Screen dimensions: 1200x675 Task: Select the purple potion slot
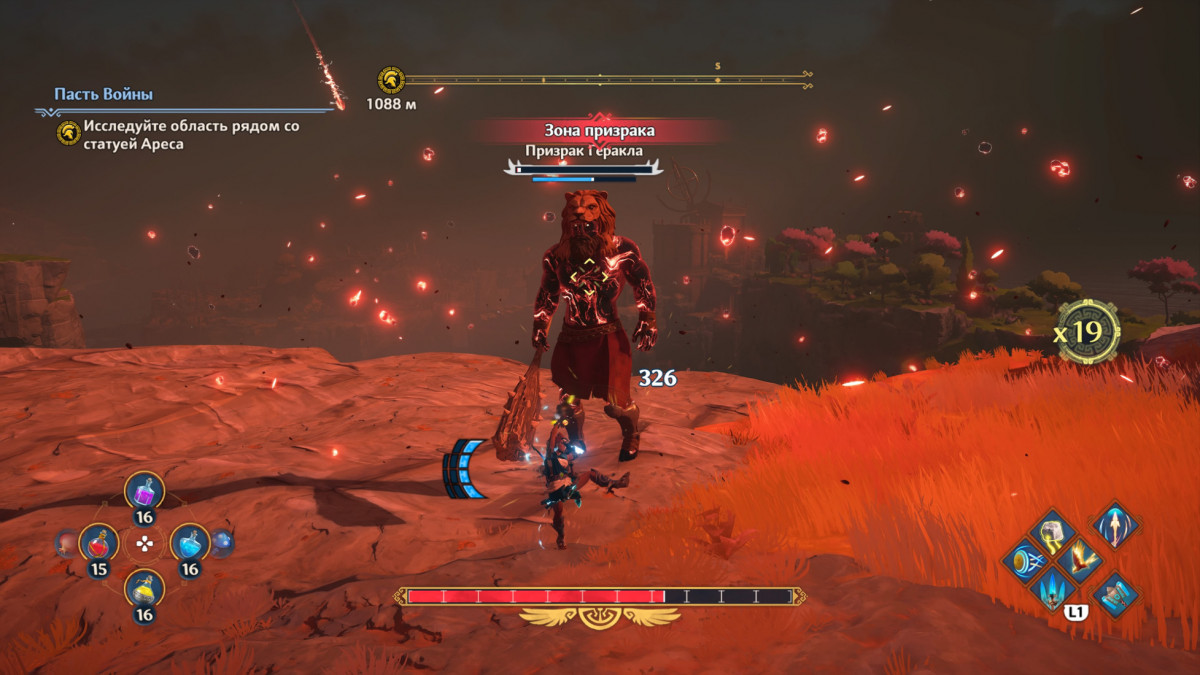click(x=144, y=491)
